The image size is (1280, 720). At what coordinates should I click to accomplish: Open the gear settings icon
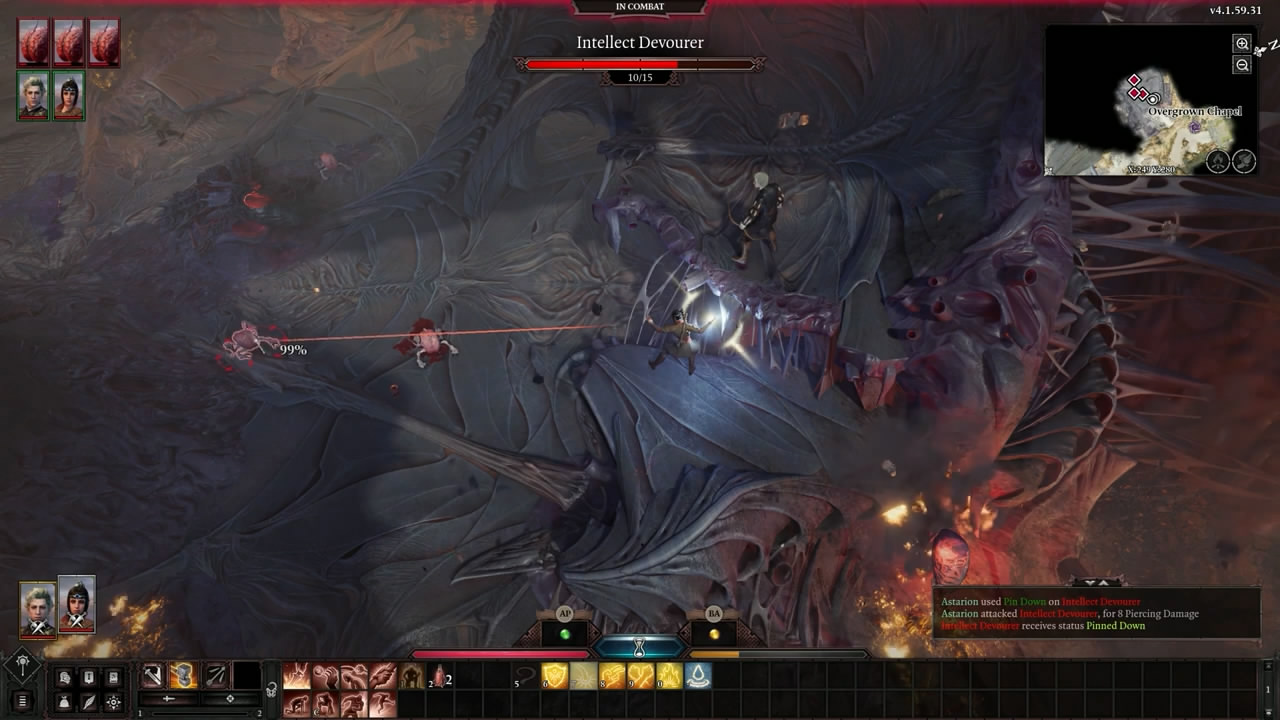click(113, 702)
